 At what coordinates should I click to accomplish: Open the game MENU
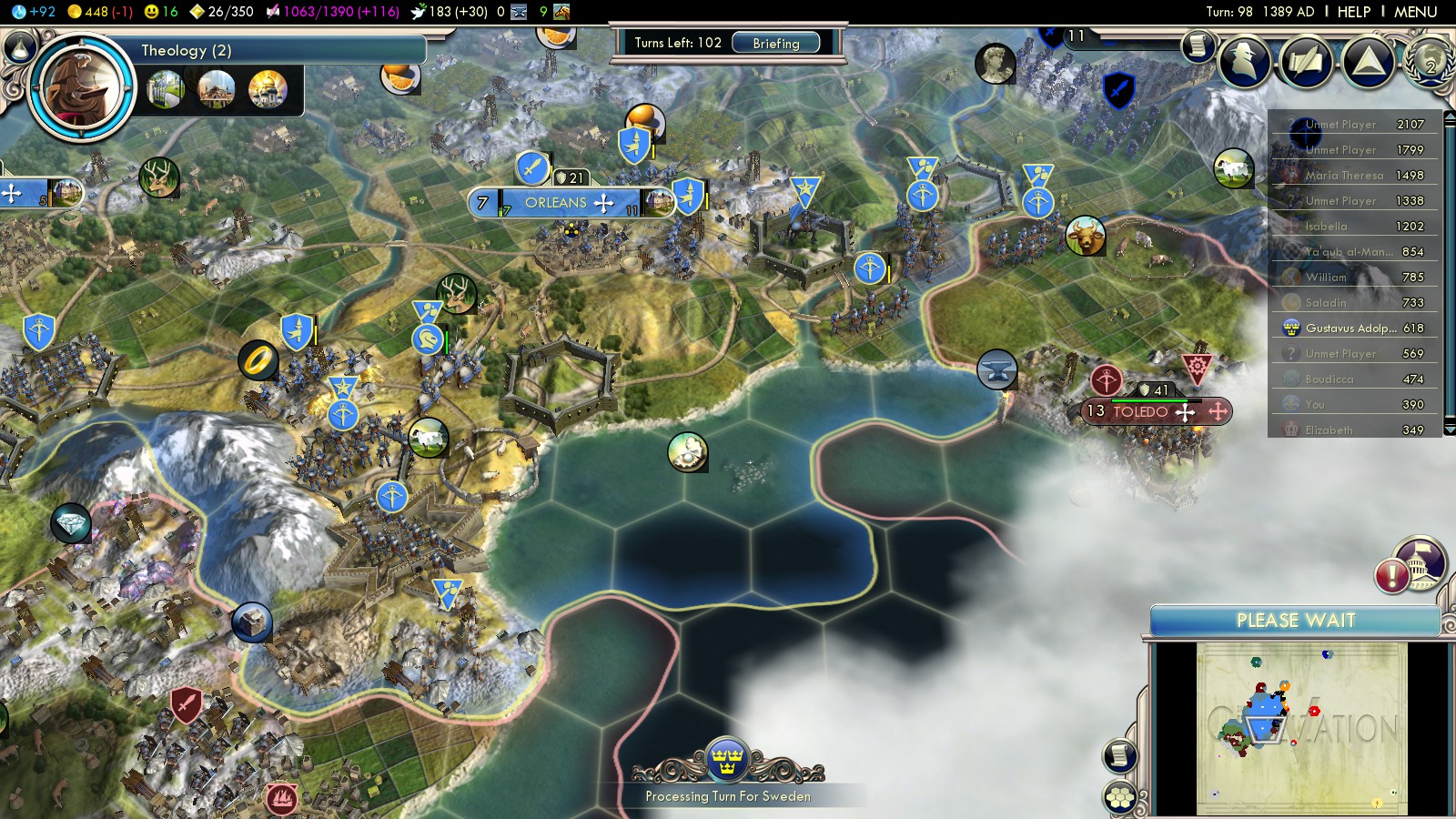tap(1415, 12)
